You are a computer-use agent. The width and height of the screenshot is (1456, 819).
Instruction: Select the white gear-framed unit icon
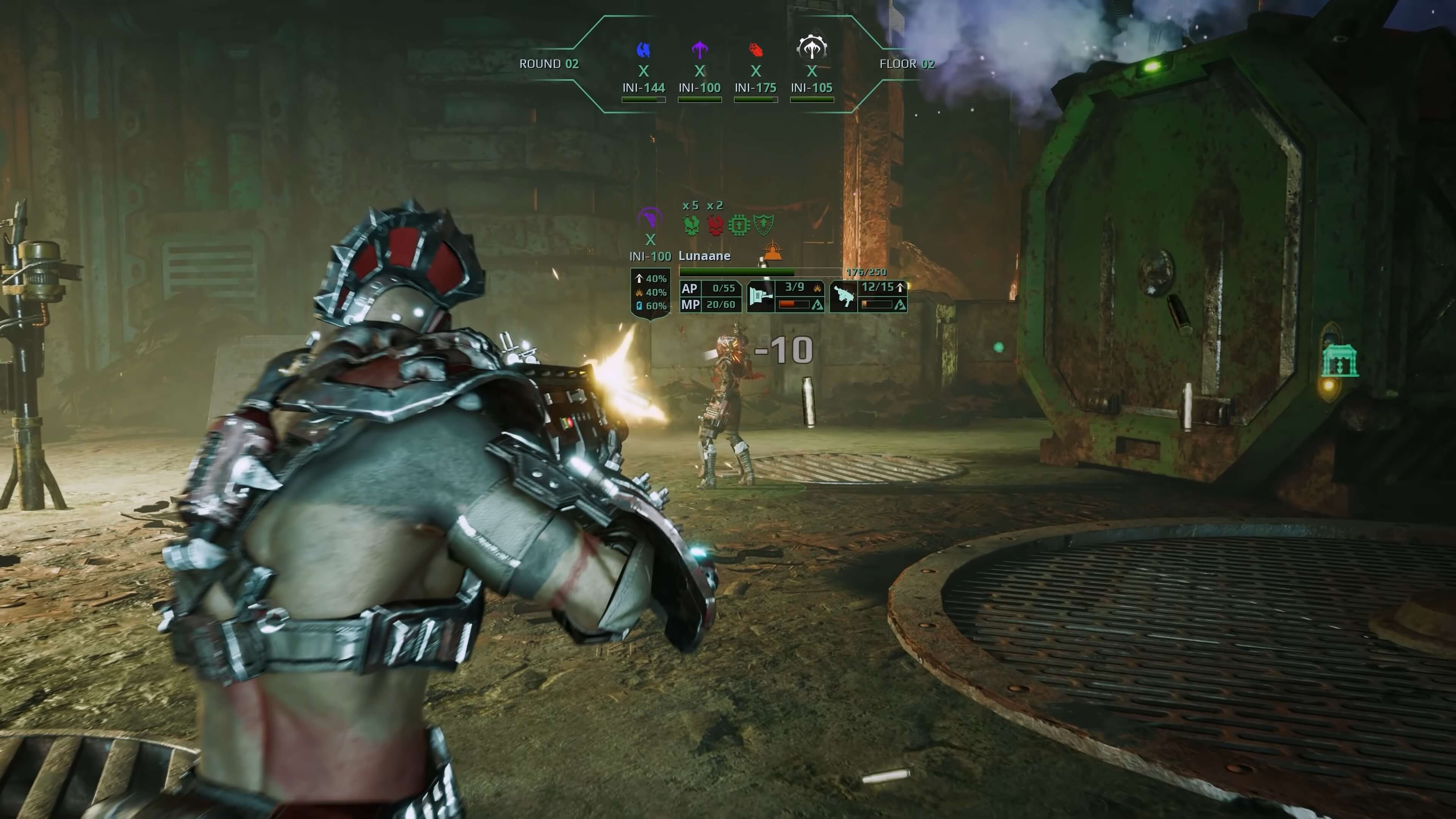(x=812, y=49)
